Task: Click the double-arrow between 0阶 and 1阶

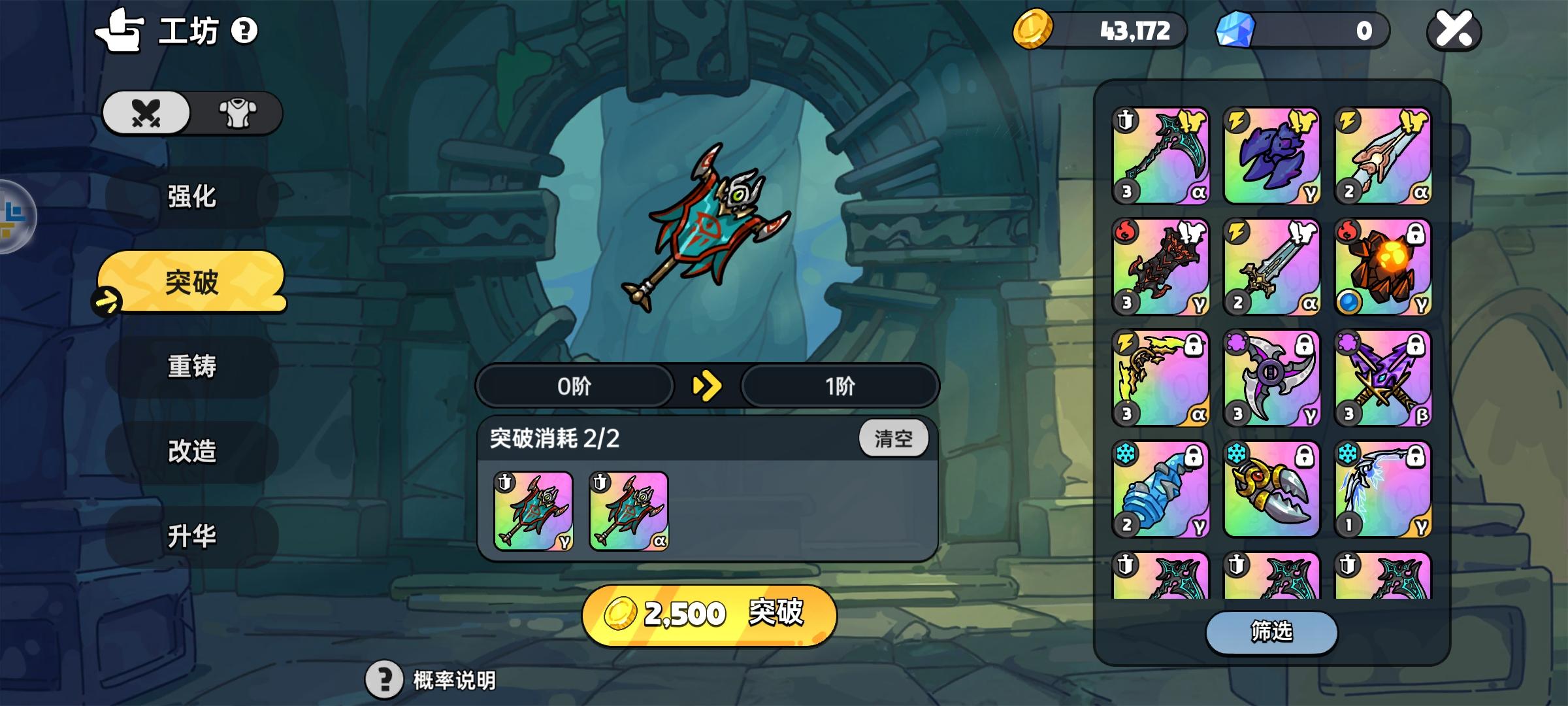Action: click(707, 386)
